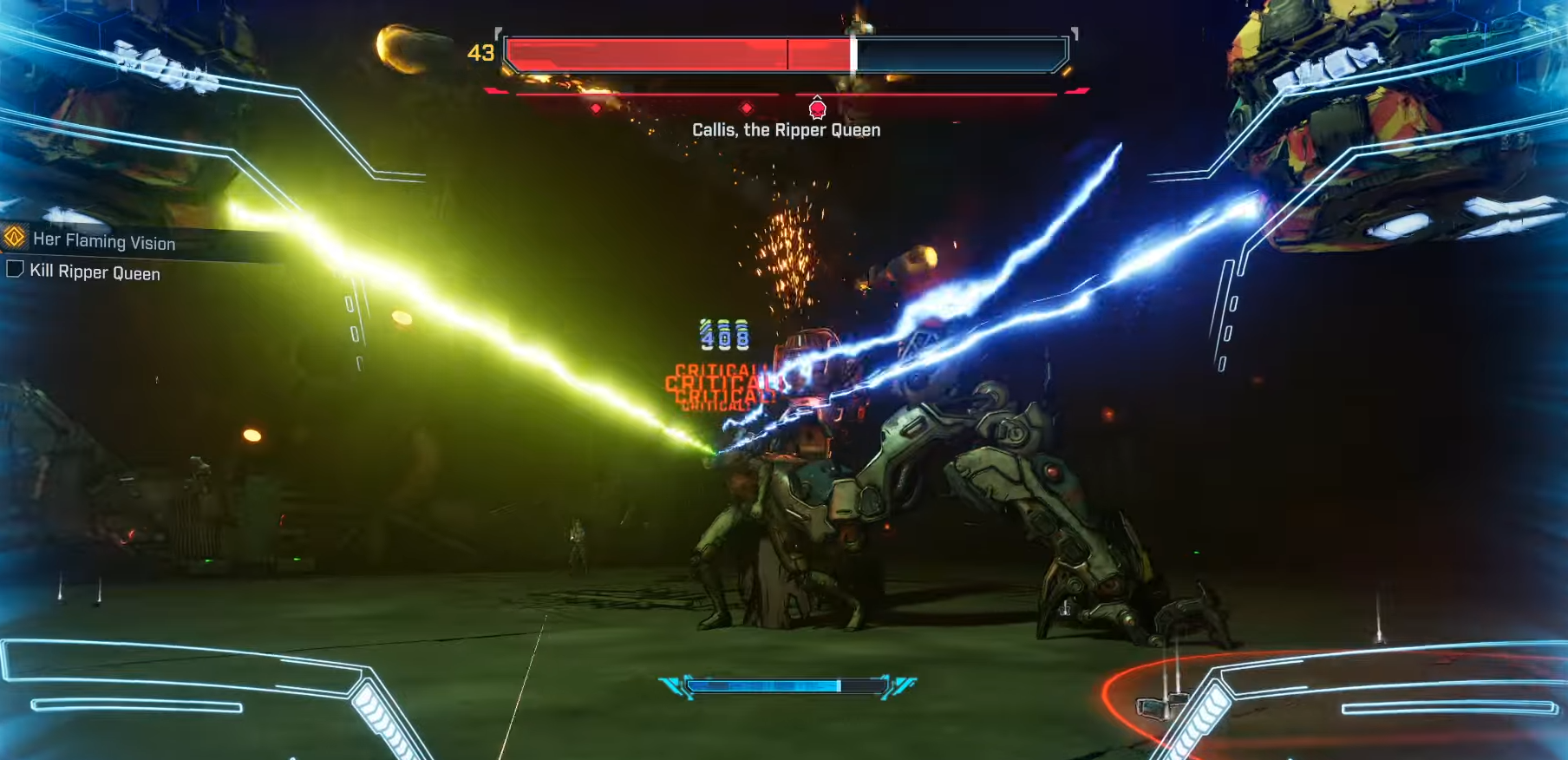The width and height of the screenshot is (1568, 760).
Task: Check the Kill Ripper Queen objective box
Action: [15, 271]
